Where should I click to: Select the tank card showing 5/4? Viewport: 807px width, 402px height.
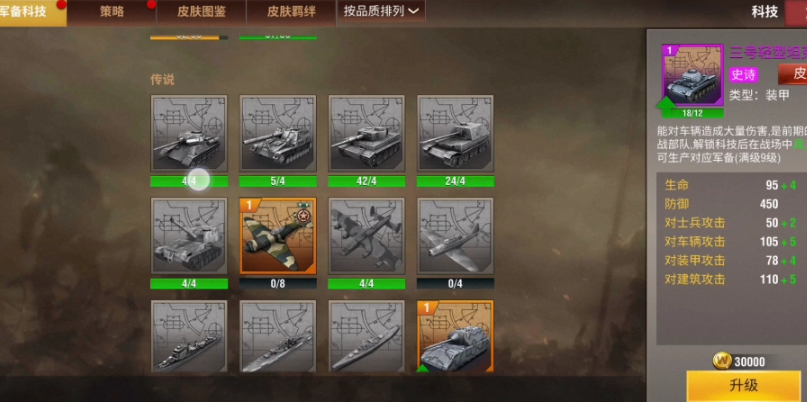277,134
